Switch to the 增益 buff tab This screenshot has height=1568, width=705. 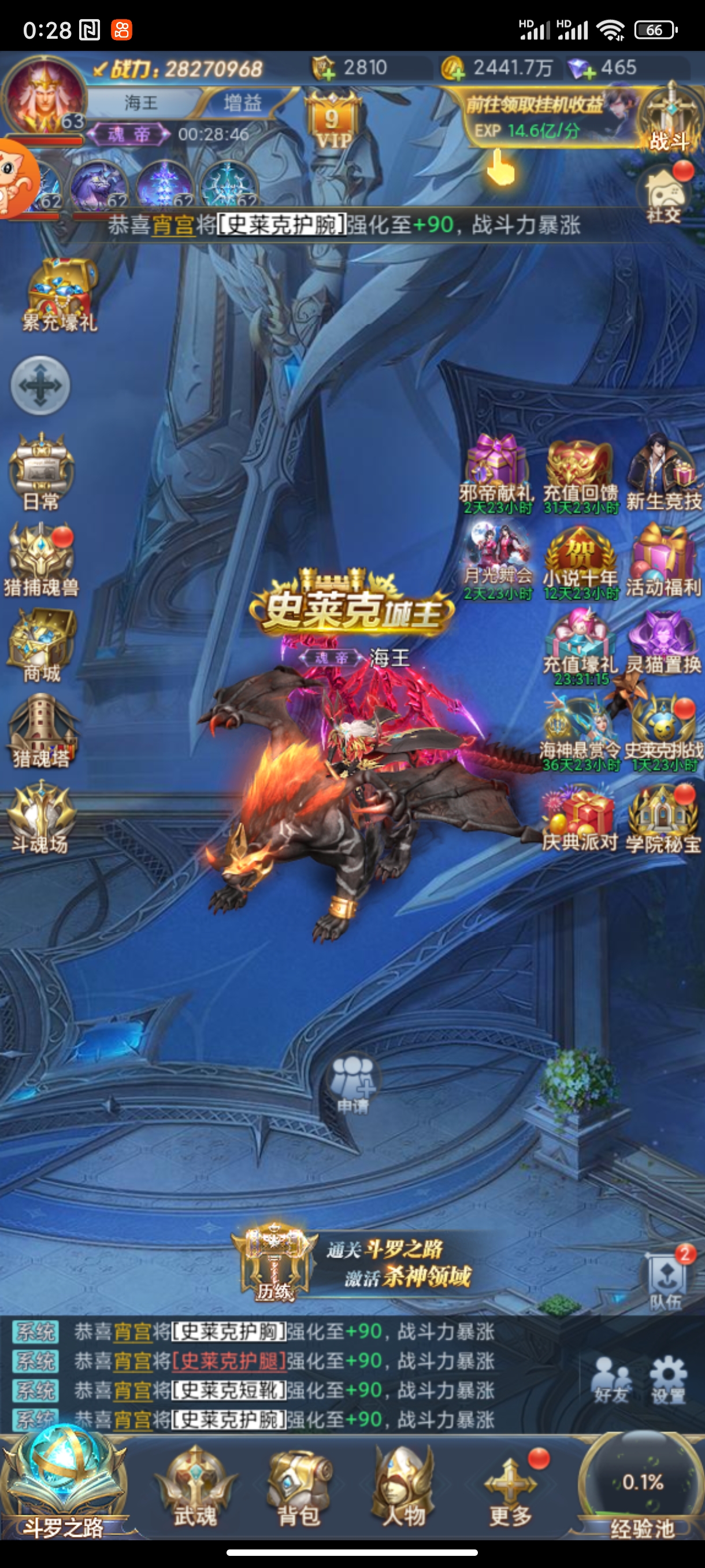tap(242, 102)
